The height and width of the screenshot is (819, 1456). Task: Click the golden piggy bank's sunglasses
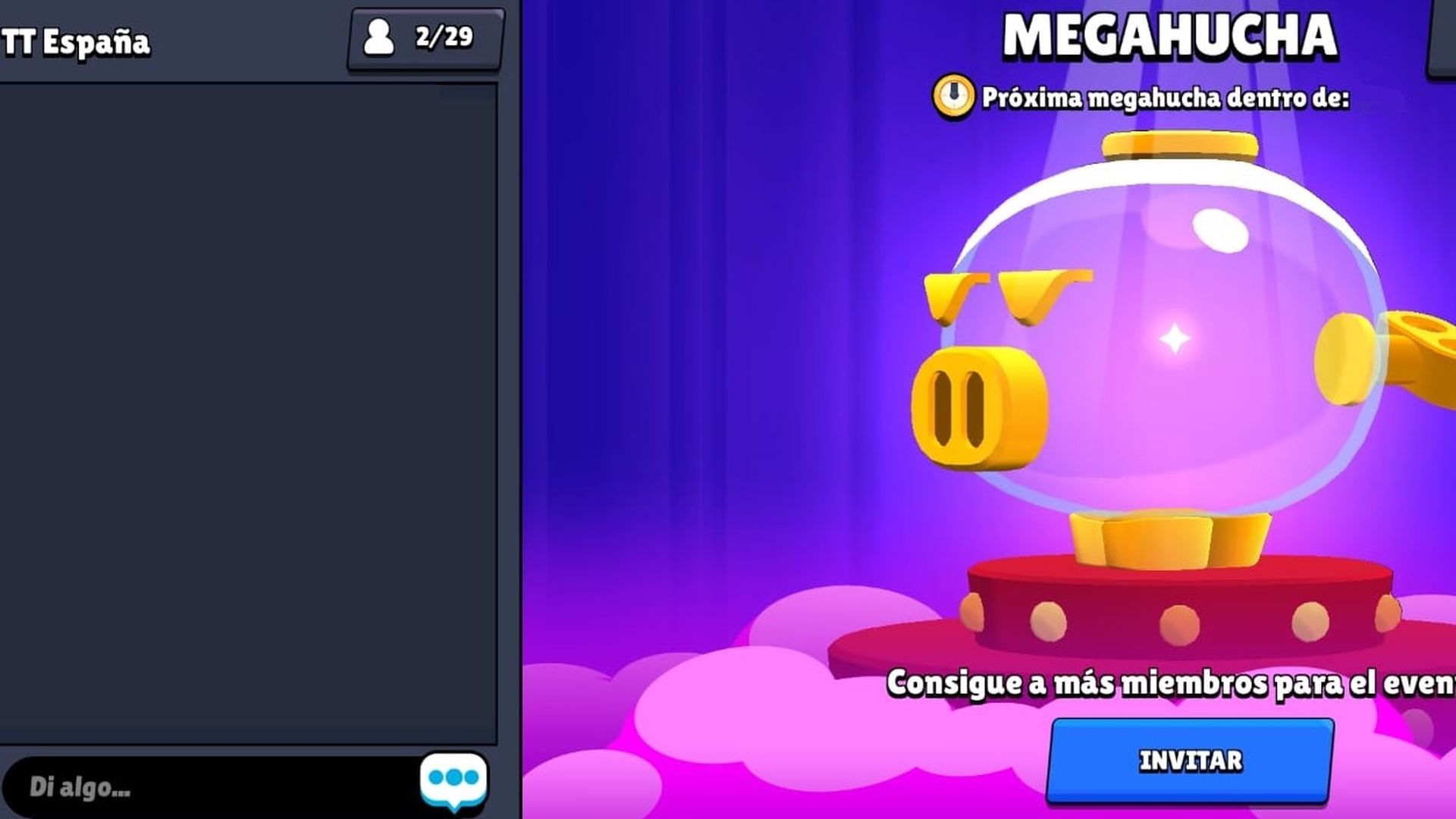(1009, 296)
